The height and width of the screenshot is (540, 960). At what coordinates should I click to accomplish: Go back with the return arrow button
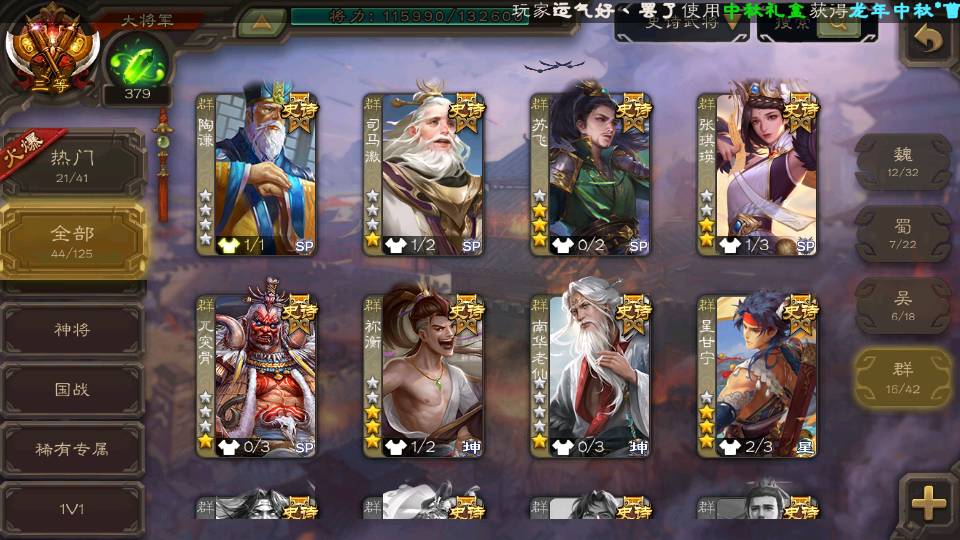929,40
